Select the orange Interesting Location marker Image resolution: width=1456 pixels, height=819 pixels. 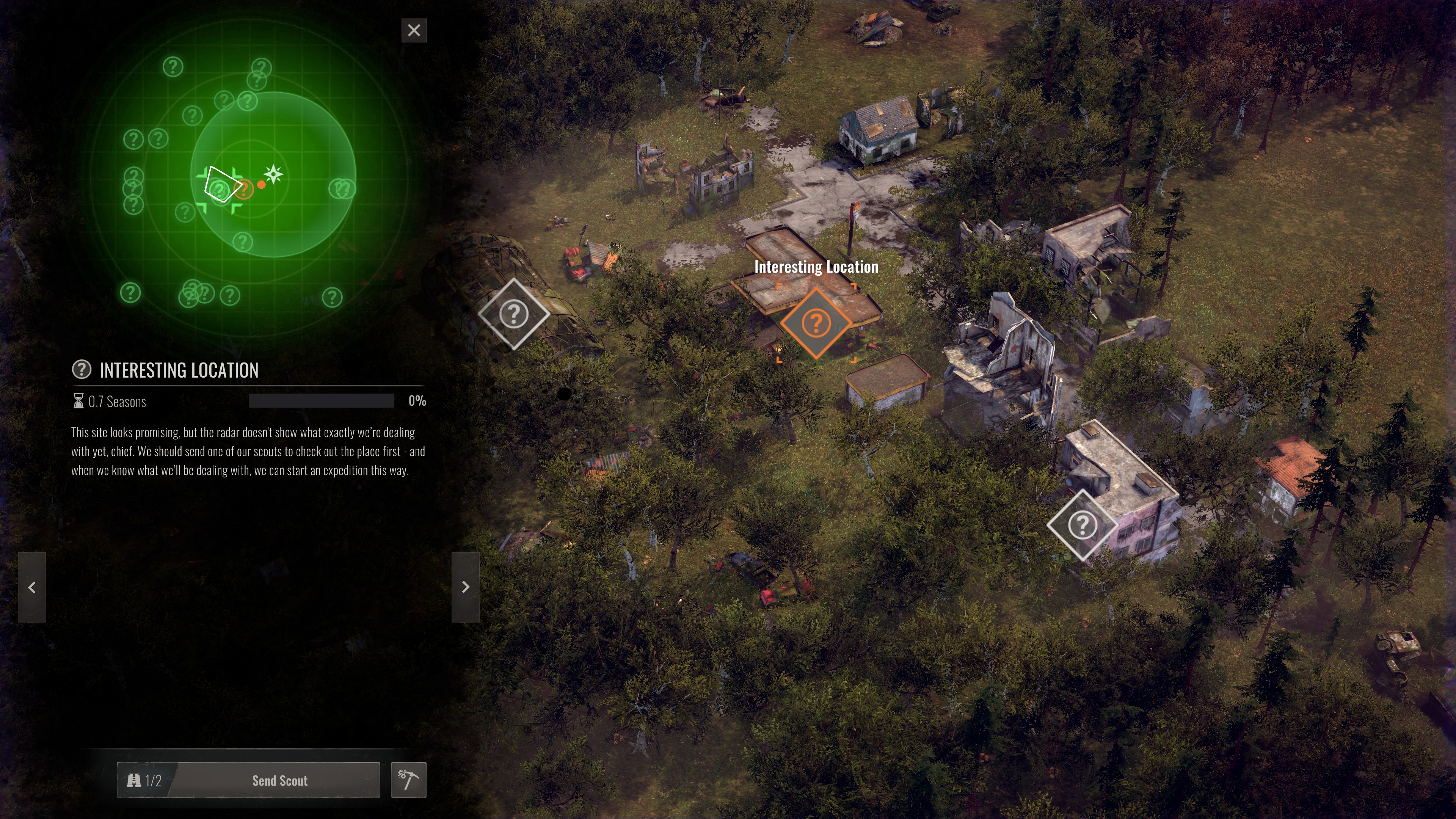[x=816, y=323]
